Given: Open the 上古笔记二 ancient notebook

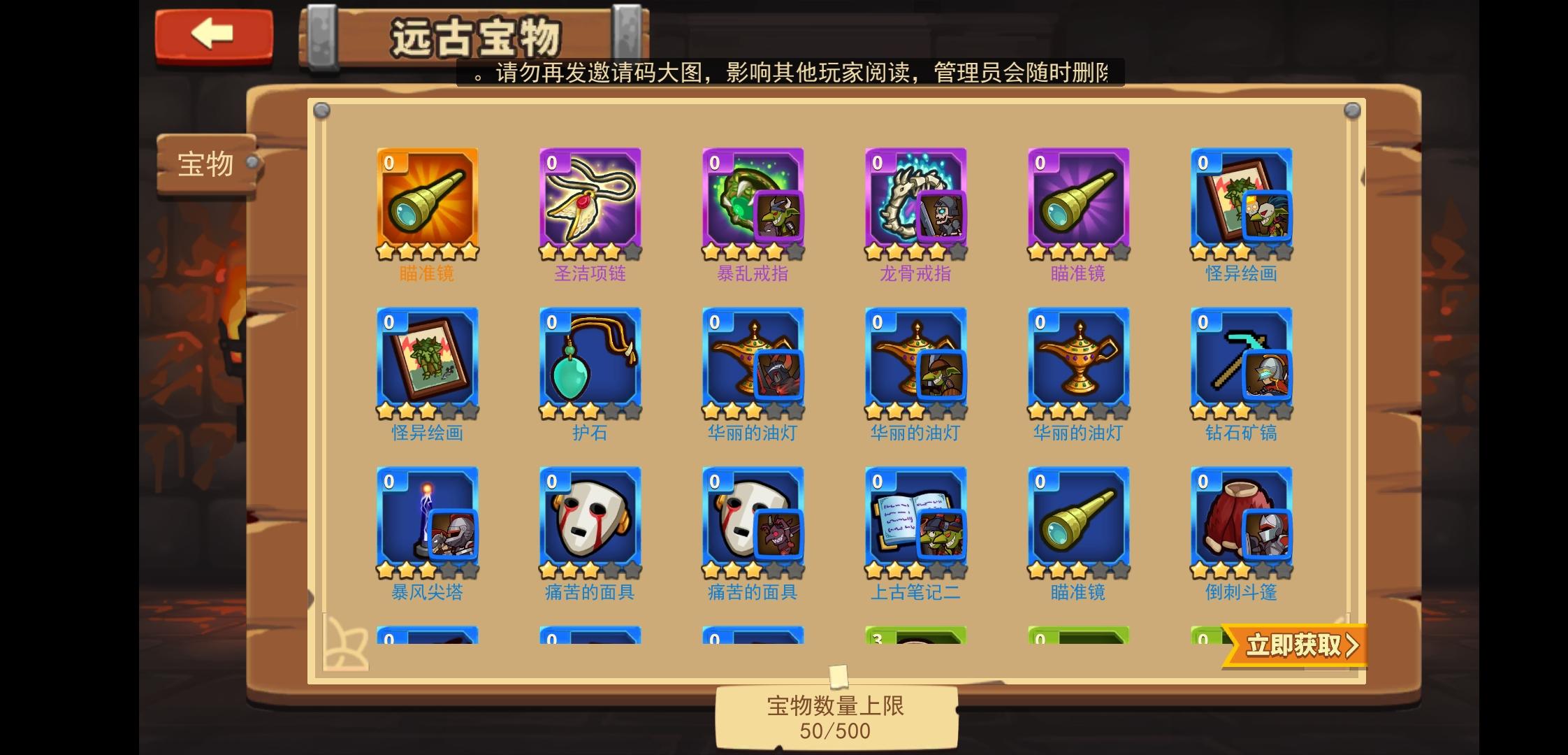Looking at the screenshot, I should [x=915, y=521].
